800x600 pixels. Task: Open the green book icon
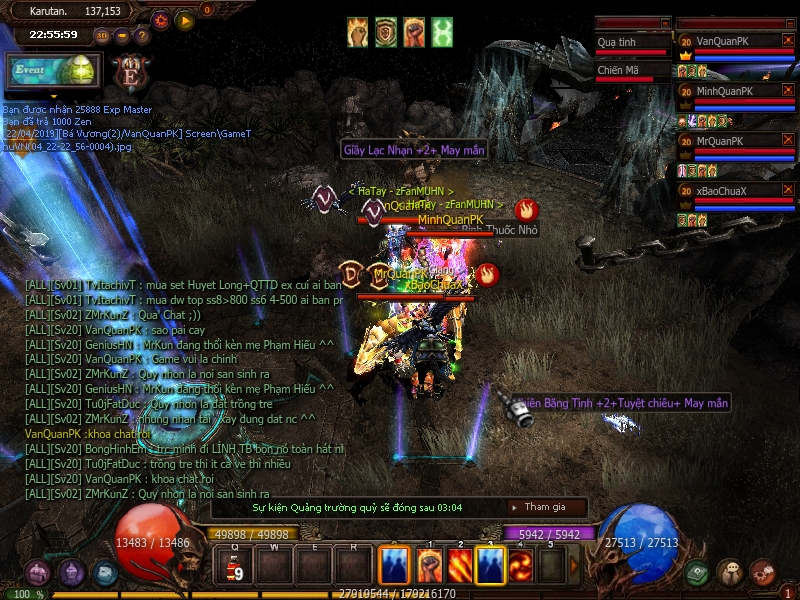click(698, 572)
